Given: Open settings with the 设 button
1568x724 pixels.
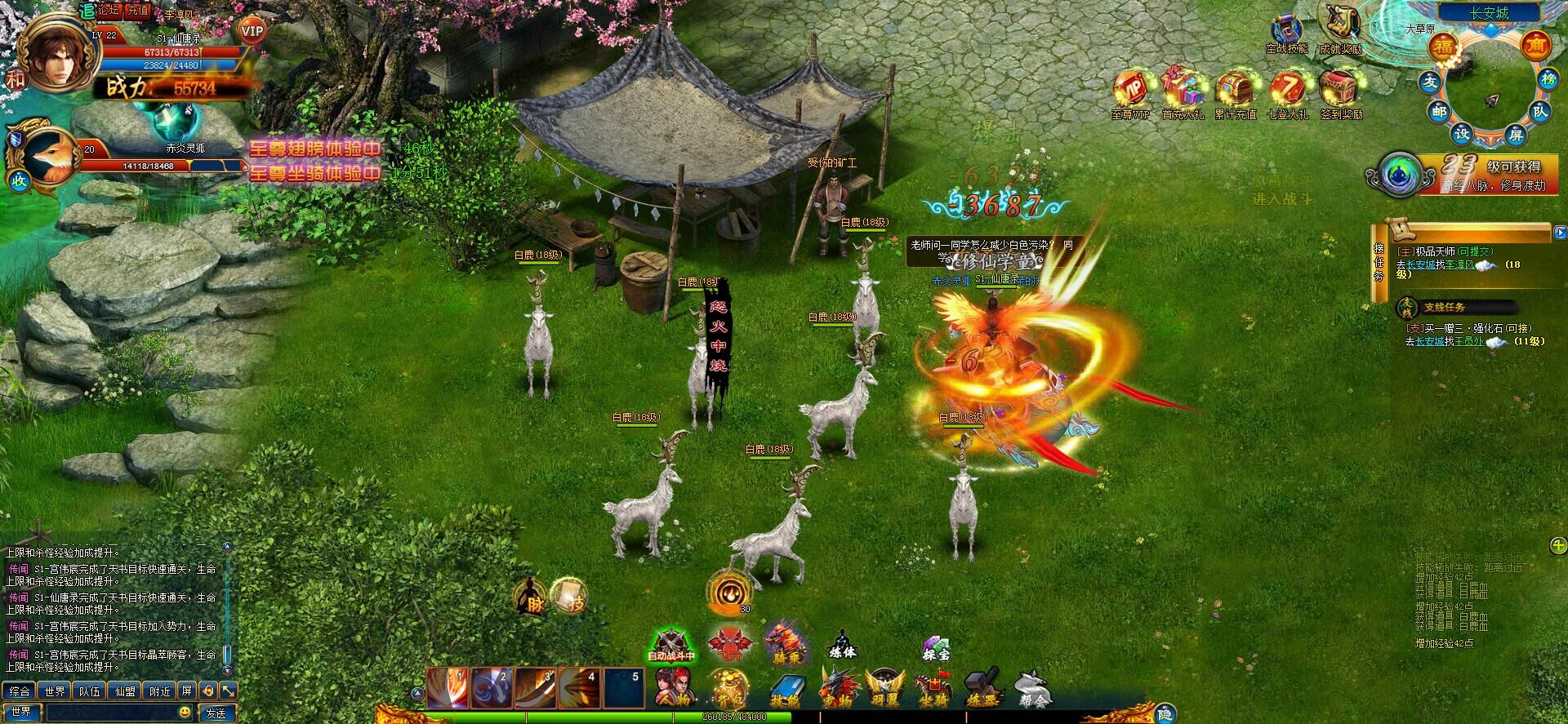Looking at the screenshot, I should [1462, 133].
